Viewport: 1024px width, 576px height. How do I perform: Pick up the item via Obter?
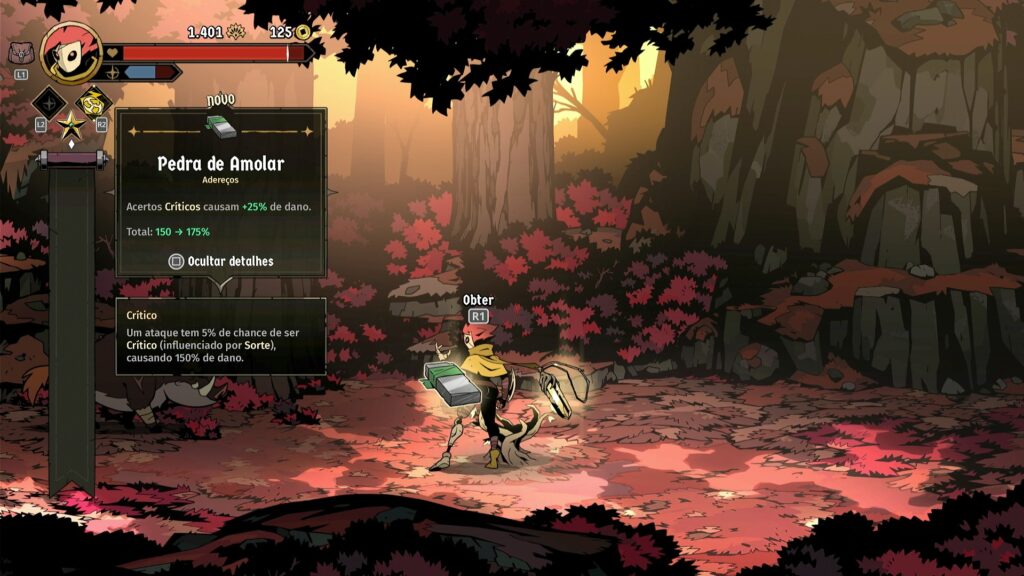[478, 308]
